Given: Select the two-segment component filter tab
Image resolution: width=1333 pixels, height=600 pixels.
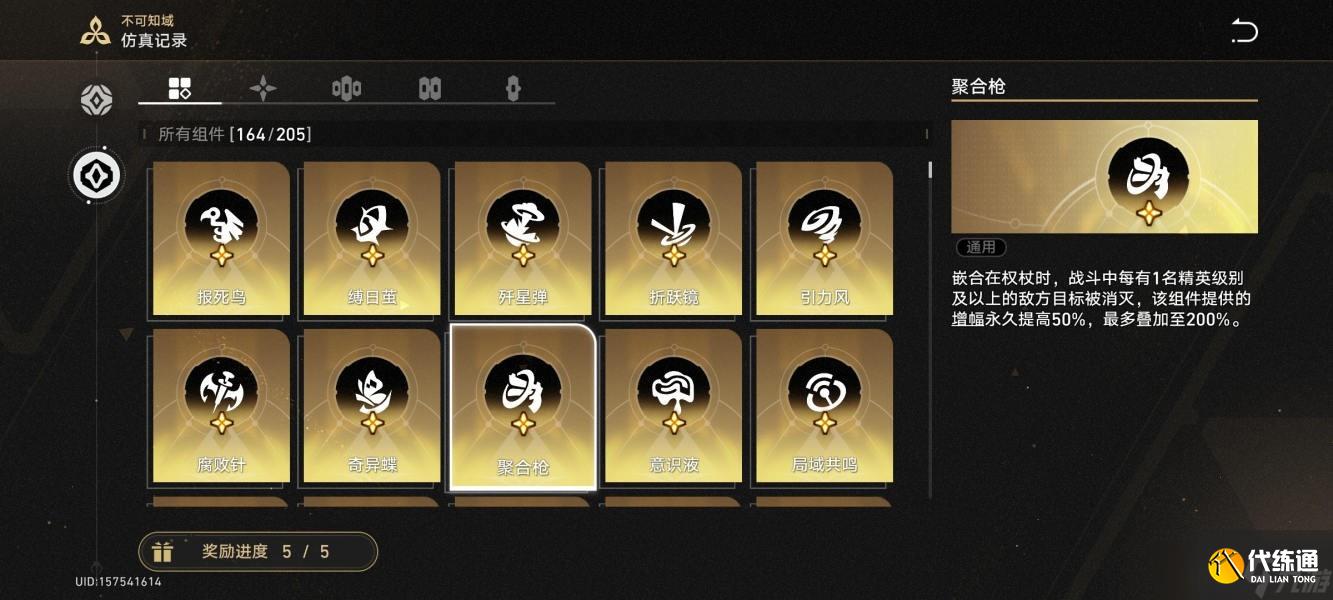Looking at the screenshot, I should pos(430,88).
